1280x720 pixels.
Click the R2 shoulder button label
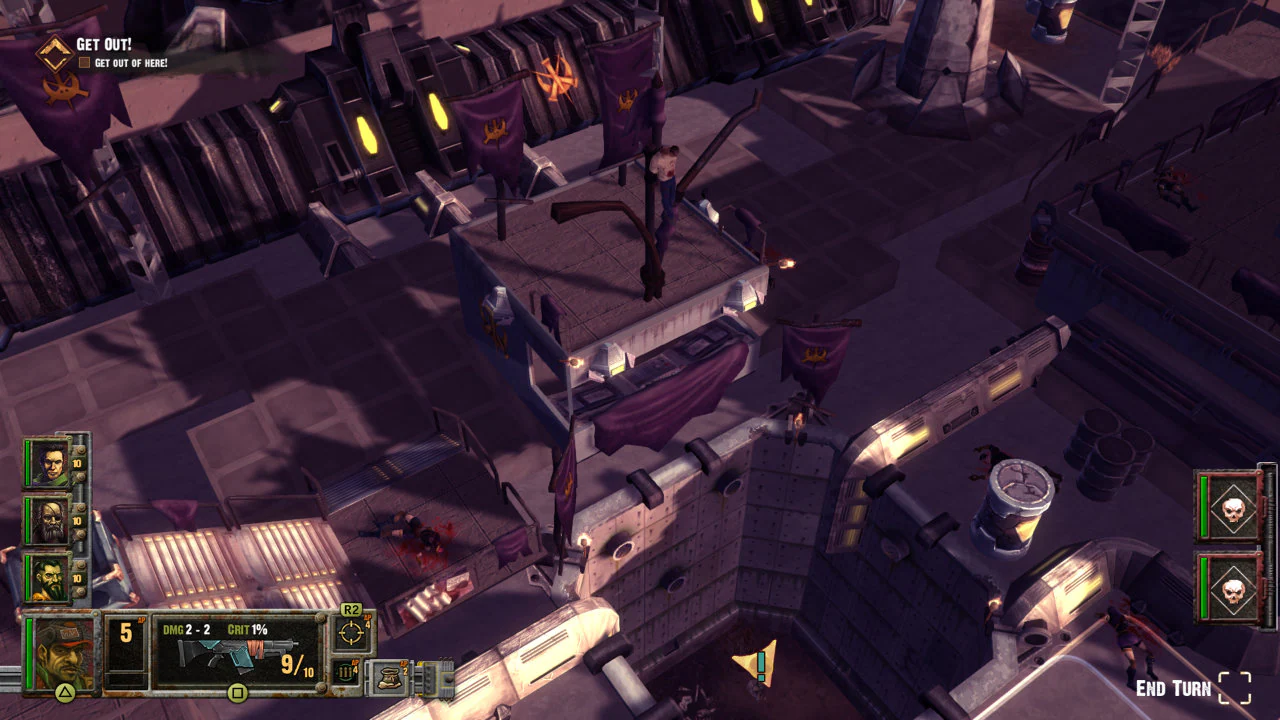pos(351,608)
